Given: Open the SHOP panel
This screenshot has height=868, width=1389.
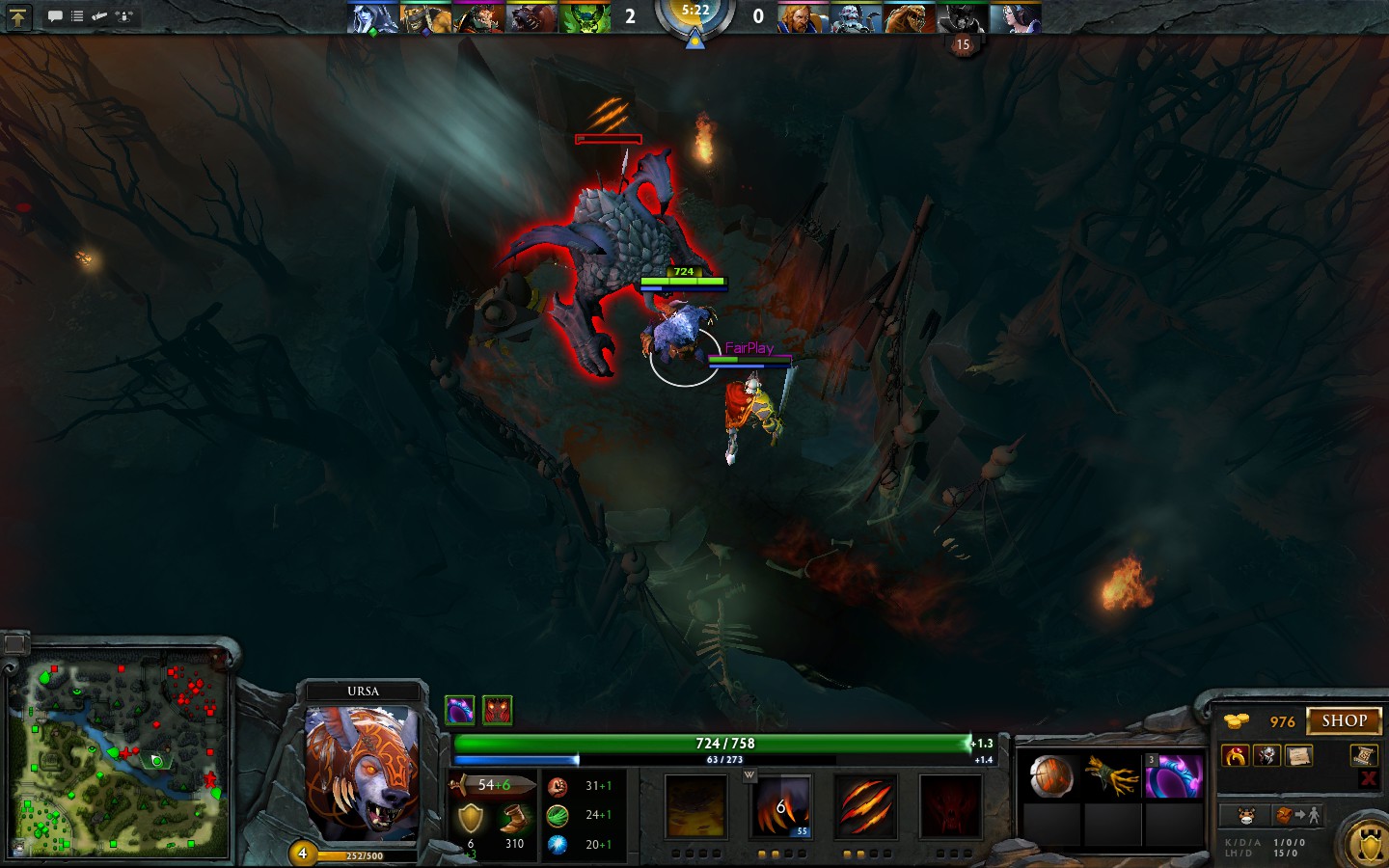Looking at the screenshot, I should 1344,720.
